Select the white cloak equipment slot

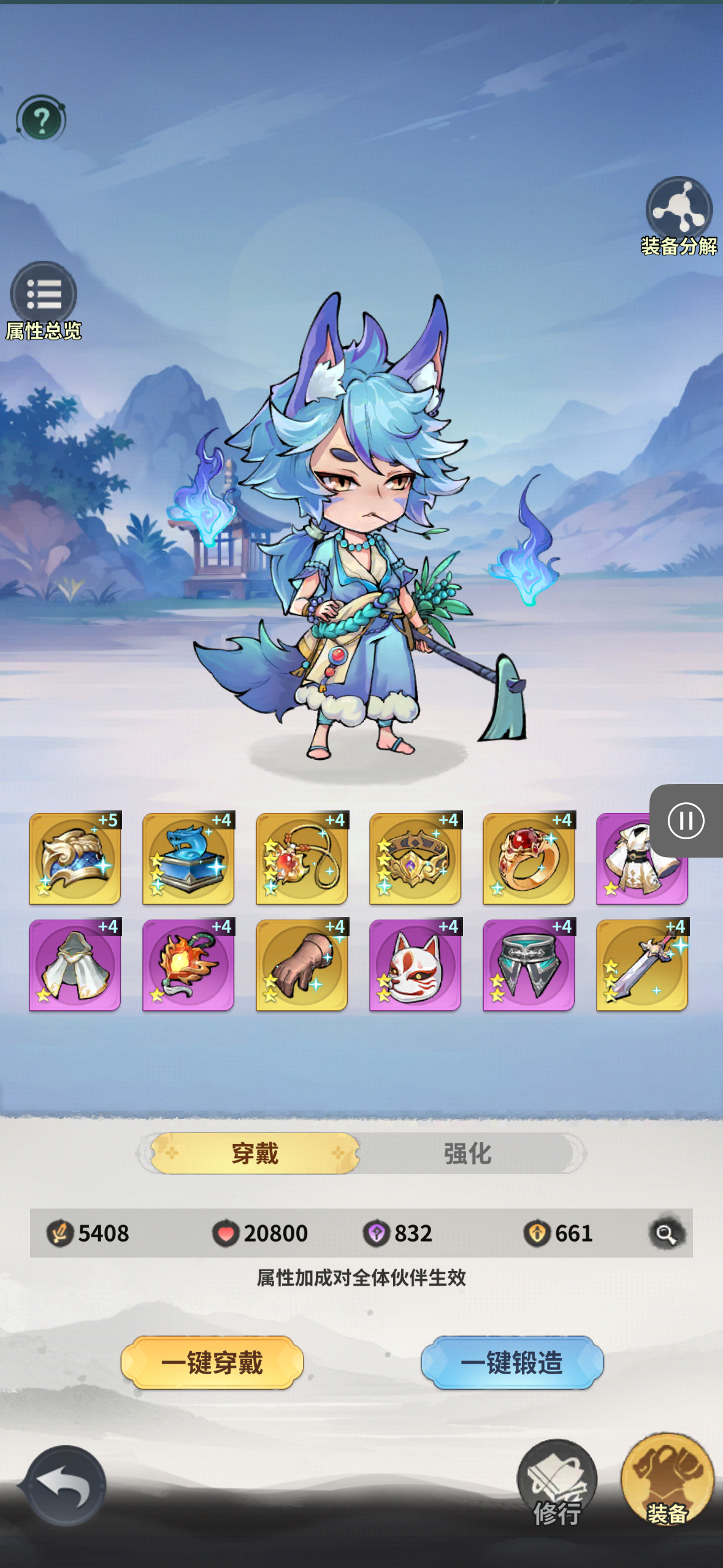click(x=75, y=965)
